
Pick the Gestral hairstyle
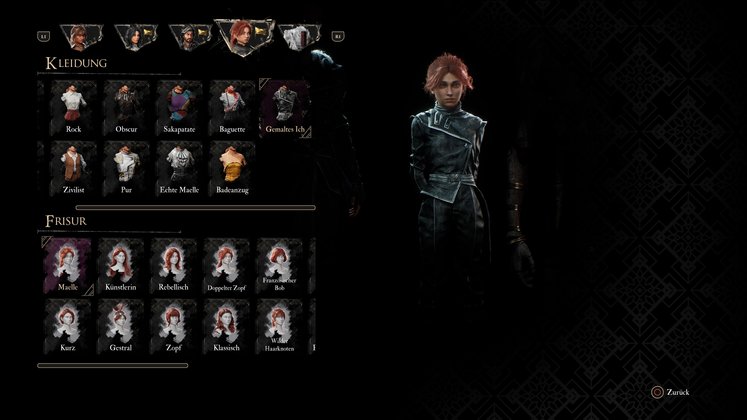click(x=121, y=326)
